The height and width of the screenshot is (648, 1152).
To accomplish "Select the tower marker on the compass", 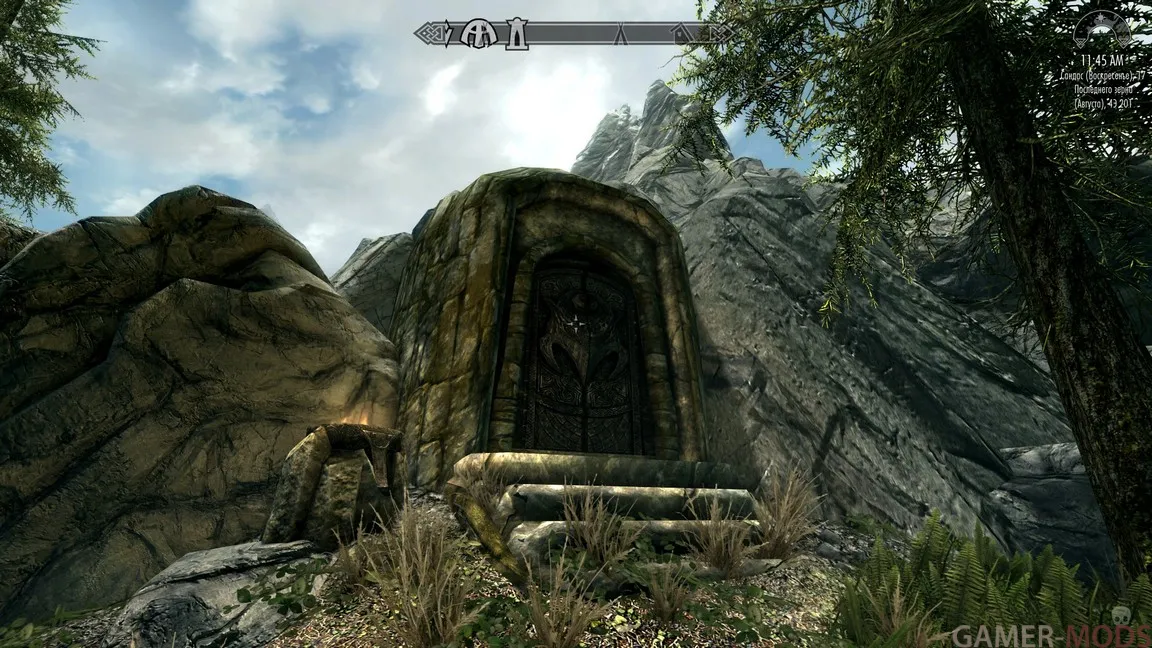I will (516, 35).
